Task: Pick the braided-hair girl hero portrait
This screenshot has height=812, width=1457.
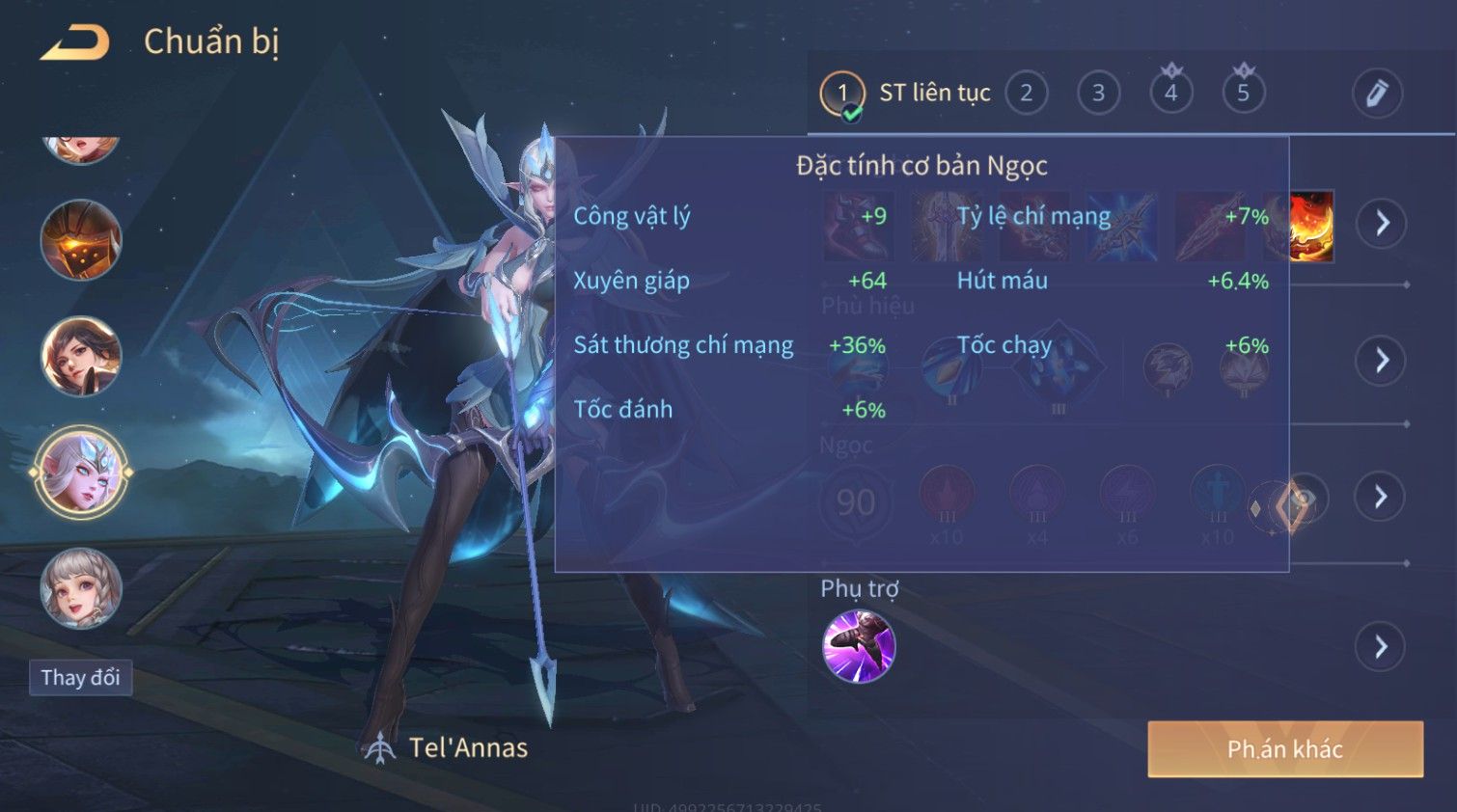Action: [81, 587]
